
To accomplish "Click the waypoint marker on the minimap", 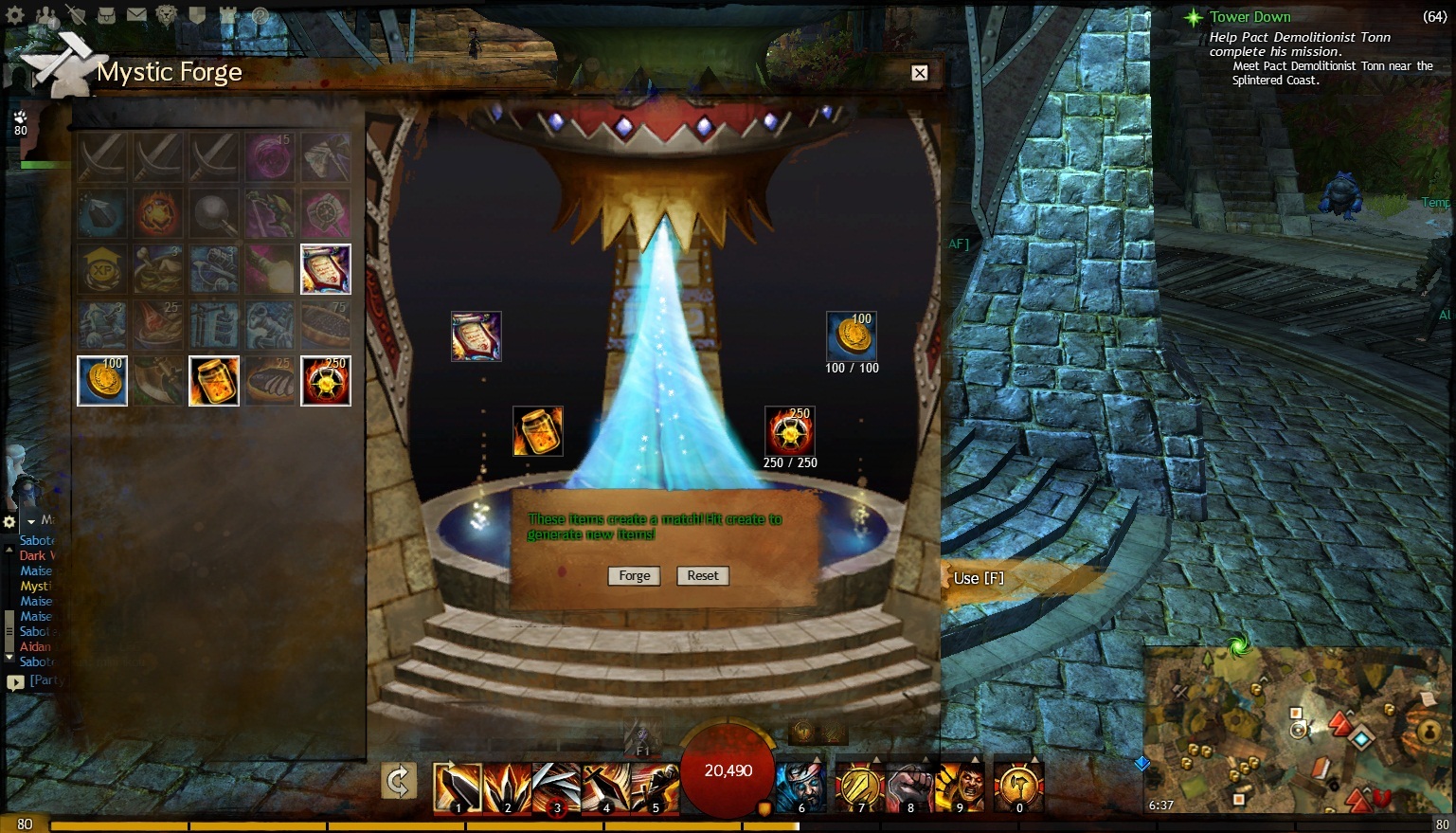I will coord(1360,739).
